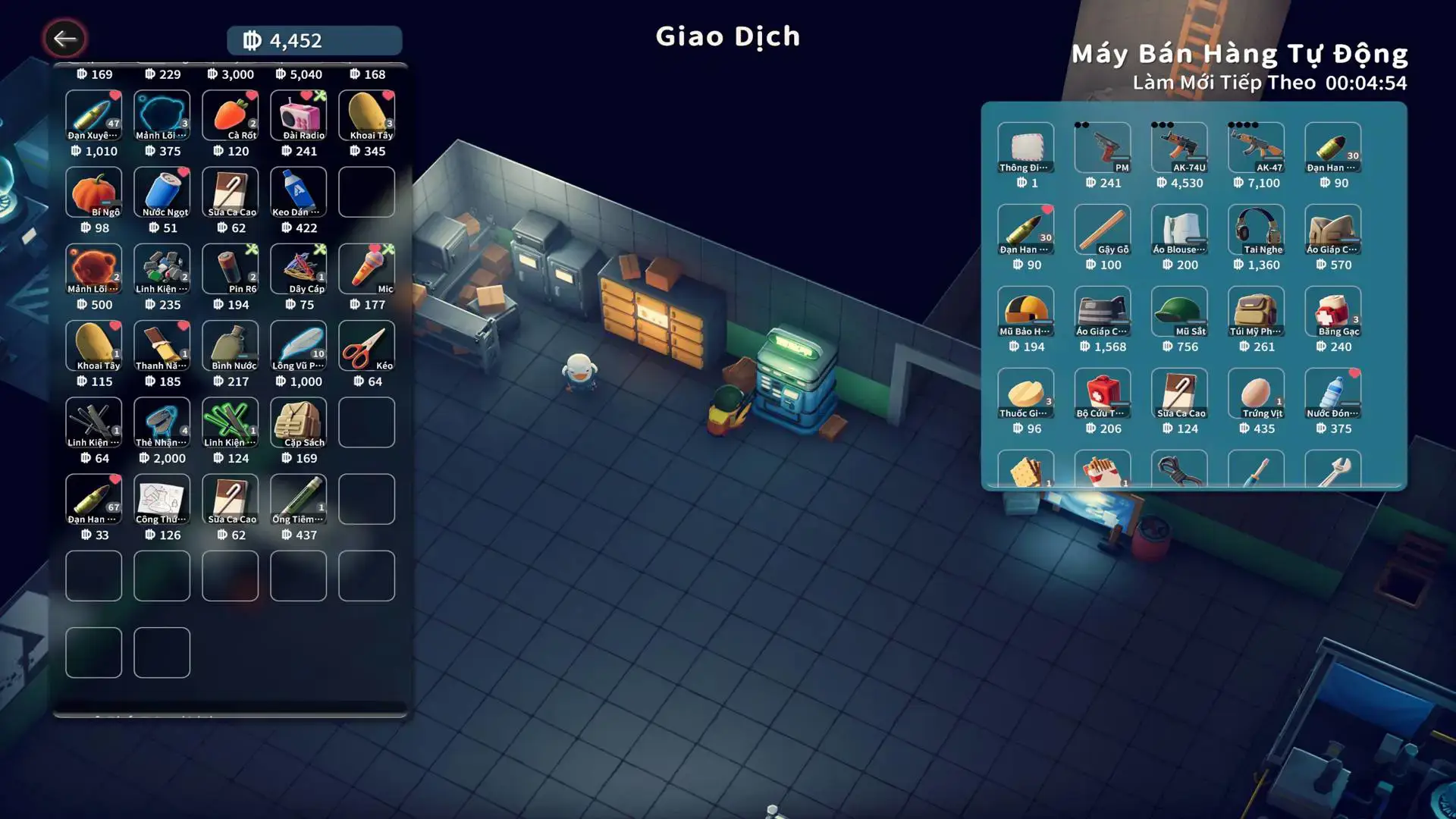Pick the Pin R6 battery slot
The width and height of the screenshot is (1456, 819).
coord(230,269)
